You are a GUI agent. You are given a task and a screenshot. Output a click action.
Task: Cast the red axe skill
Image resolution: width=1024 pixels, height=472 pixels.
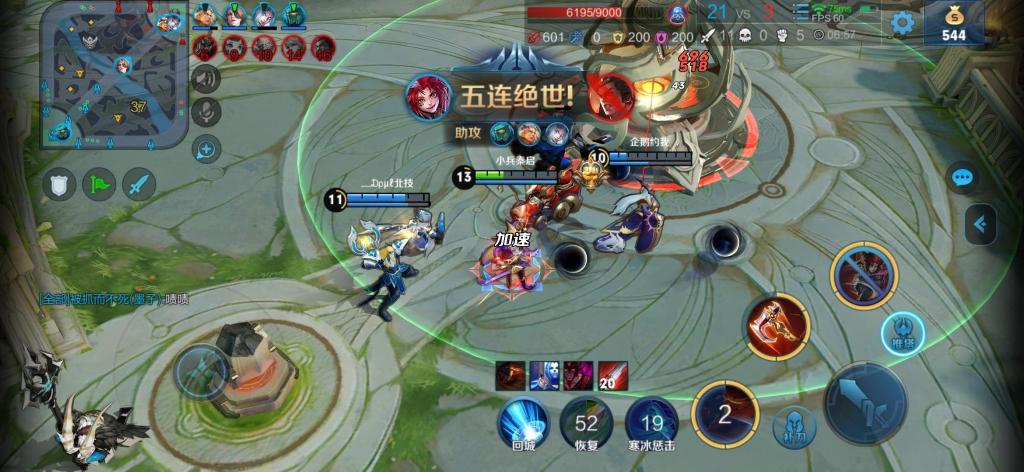tap(777, 326)
